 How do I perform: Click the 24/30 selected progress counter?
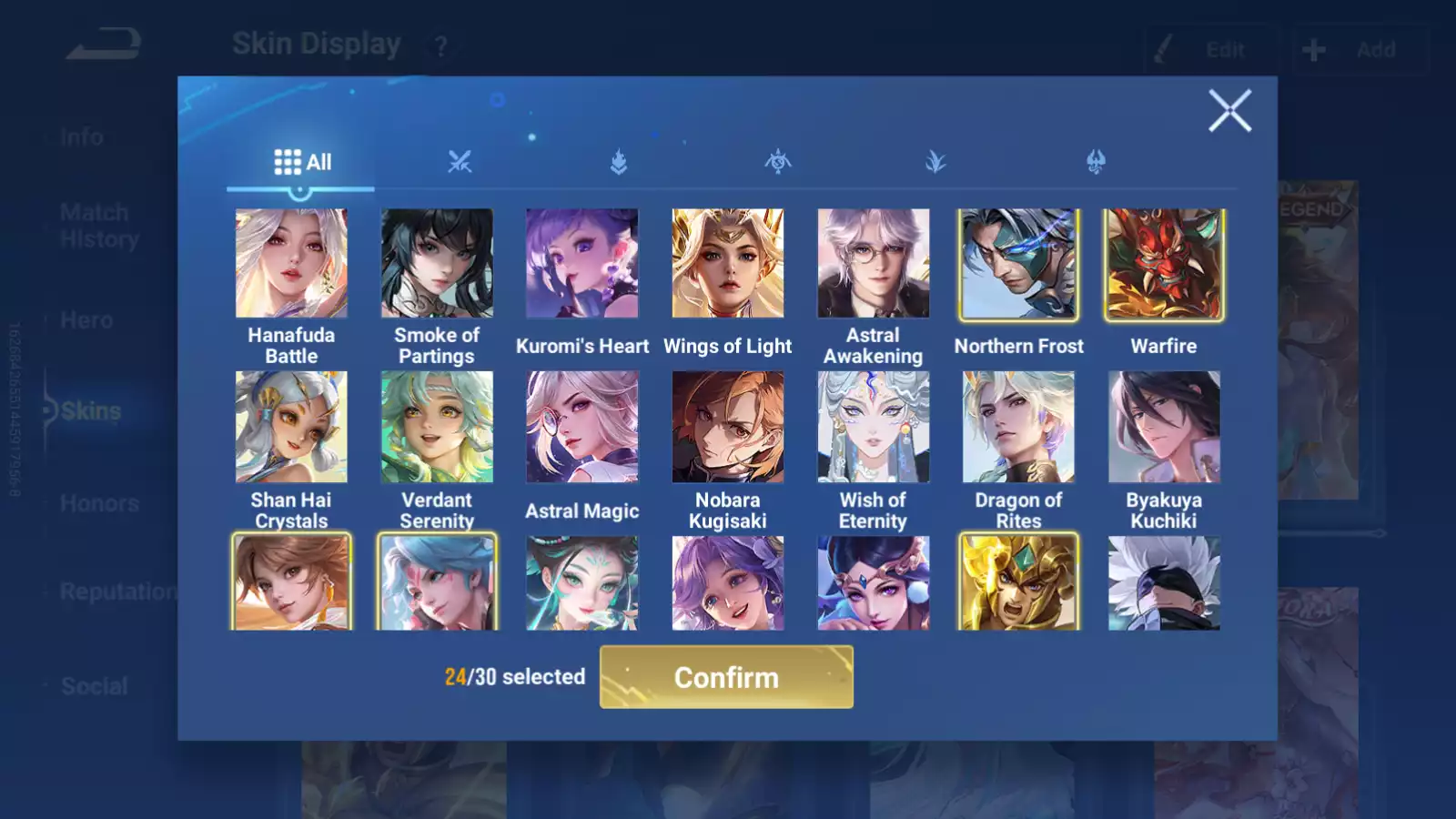tap(515, 677)
